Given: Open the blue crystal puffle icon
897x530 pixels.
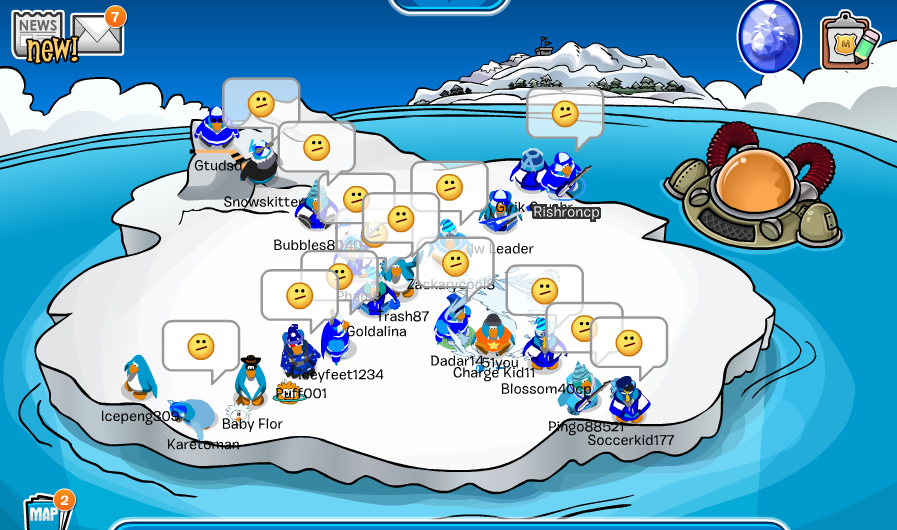Looking at the screenshot, I should click(769, 37).
